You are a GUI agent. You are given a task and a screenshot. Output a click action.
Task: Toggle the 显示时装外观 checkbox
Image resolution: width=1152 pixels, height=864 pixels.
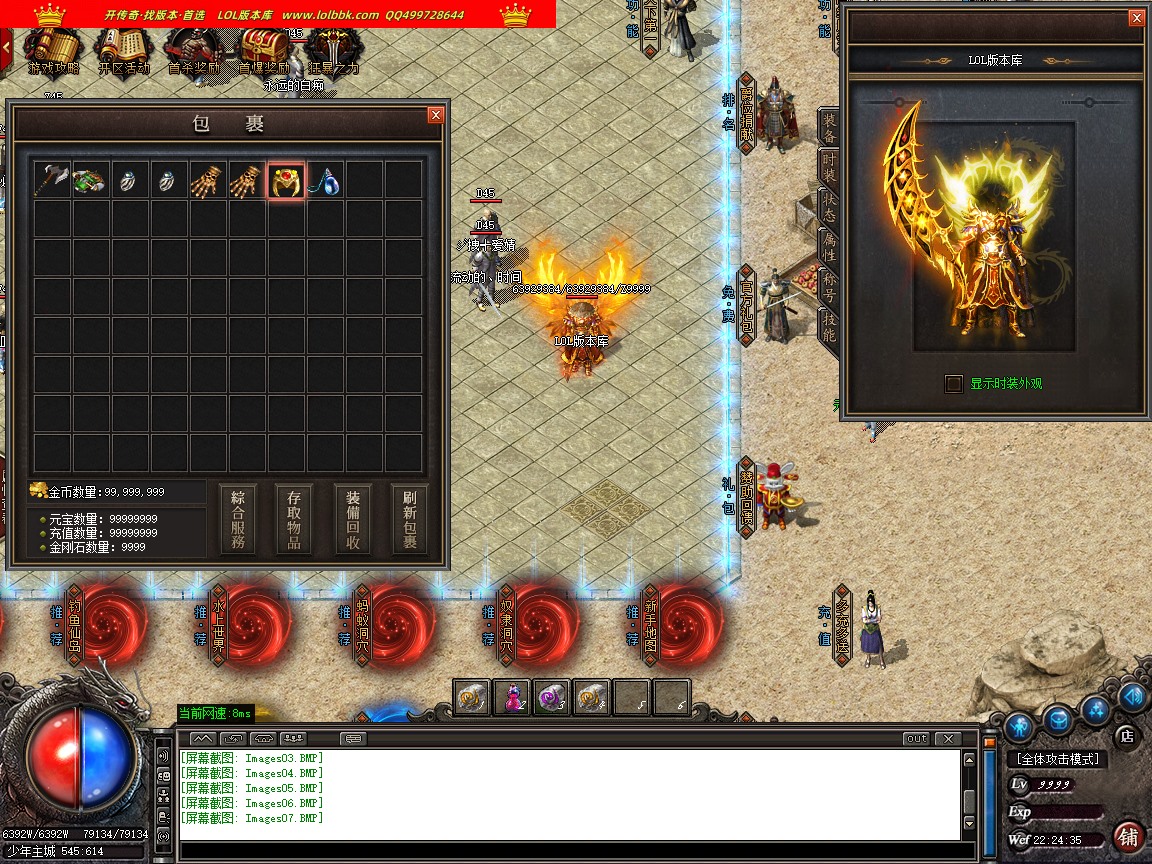(954, 383)
